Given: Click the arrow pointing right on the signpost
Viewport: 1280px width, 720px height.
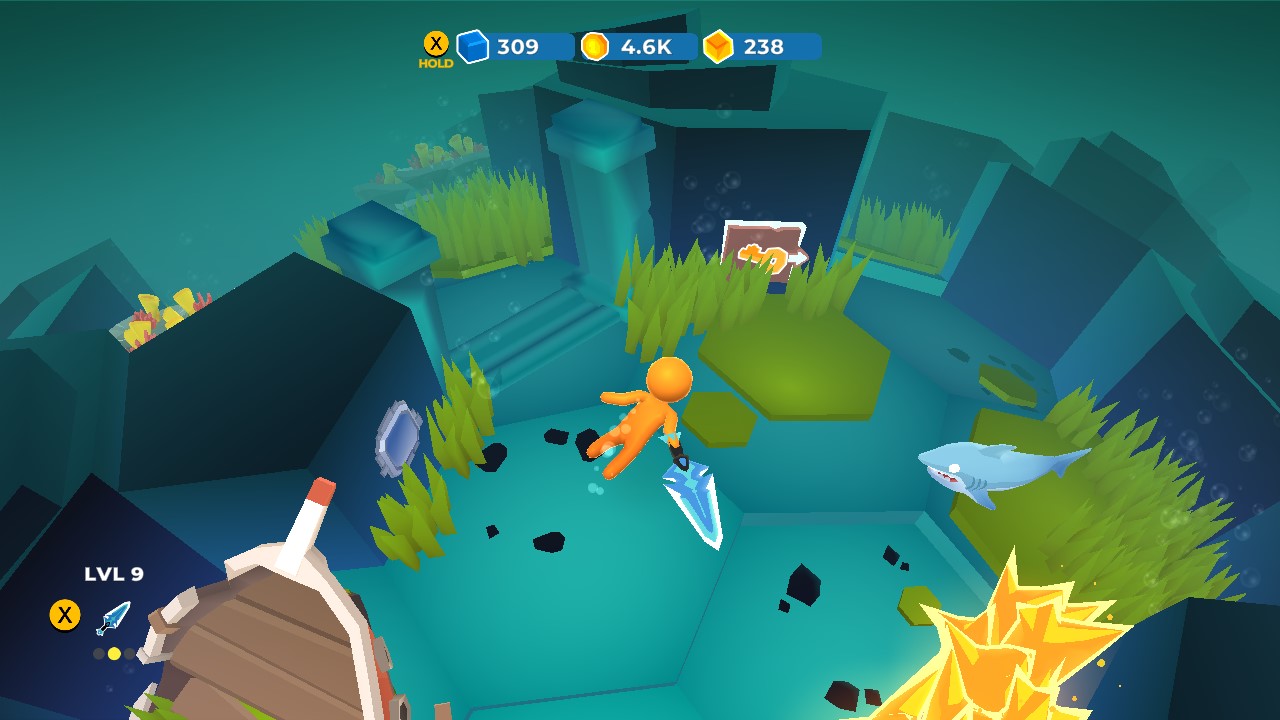Looking at the screenshot, I should 800,260.
